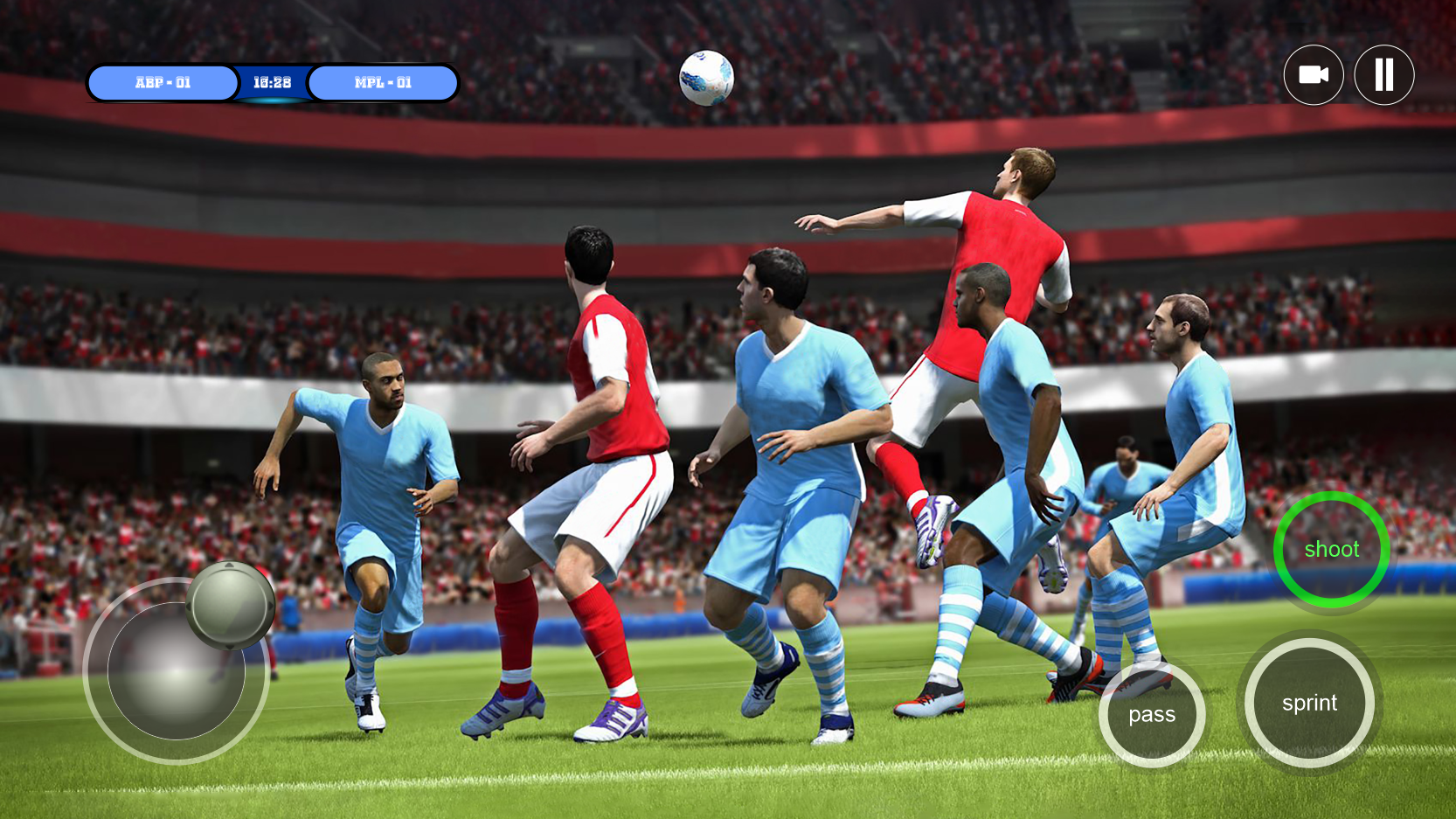Pause the match

click(x=1383, y=75)
